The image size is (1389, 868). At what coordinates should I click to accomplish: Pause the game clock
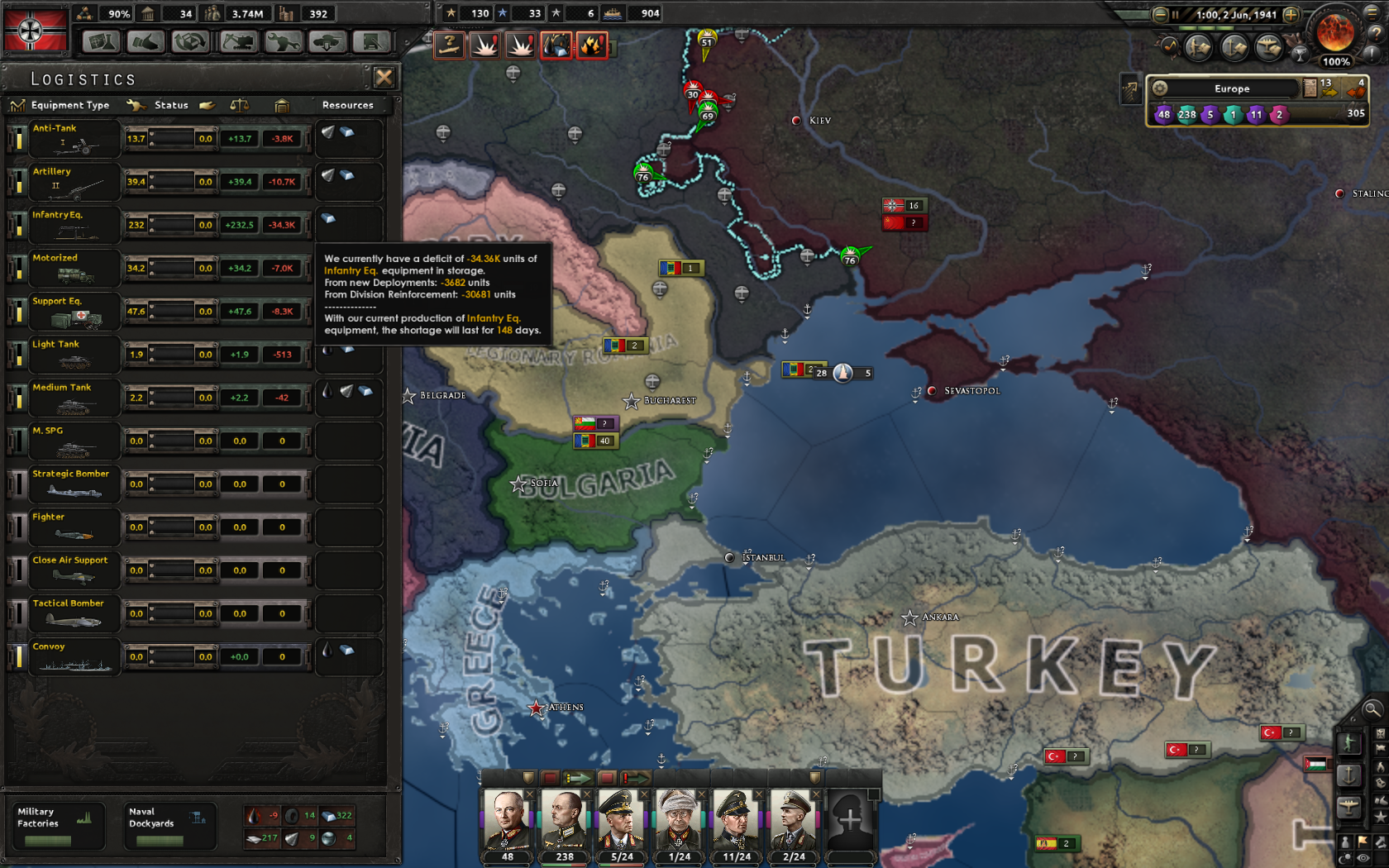(1176, 14)
